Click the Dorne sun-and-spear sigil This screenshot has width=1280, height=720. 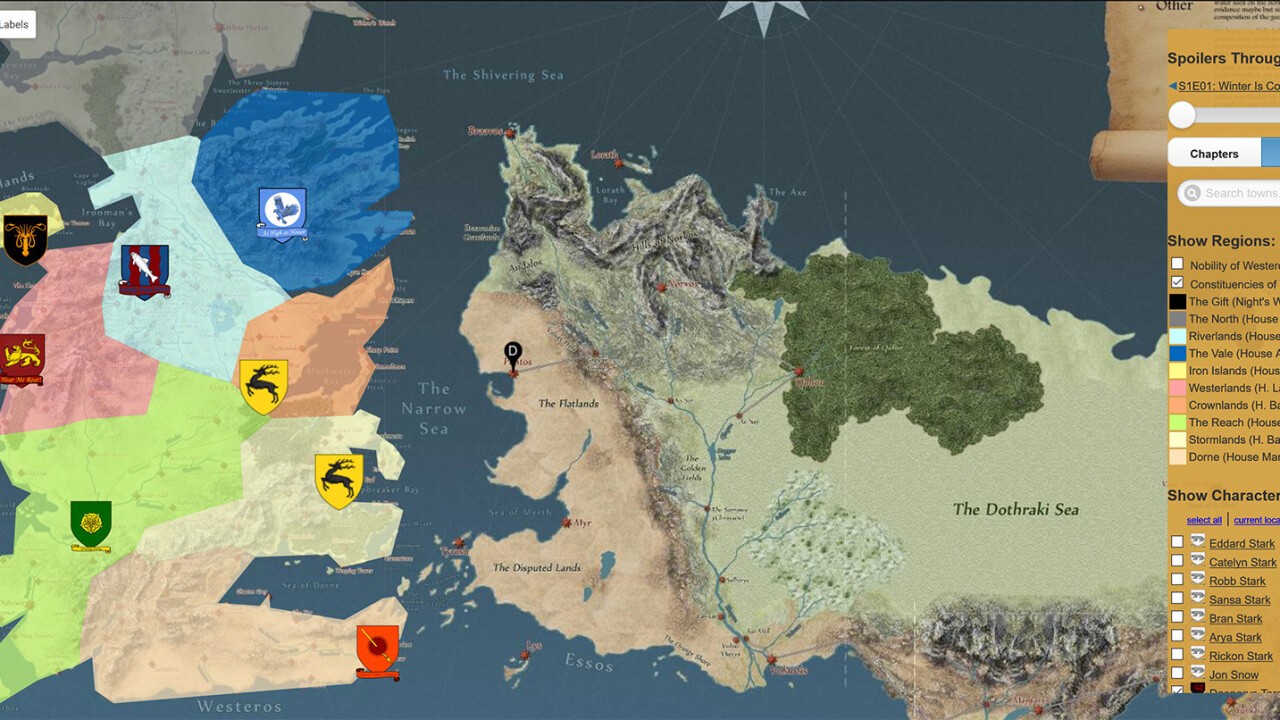(377, 650)
